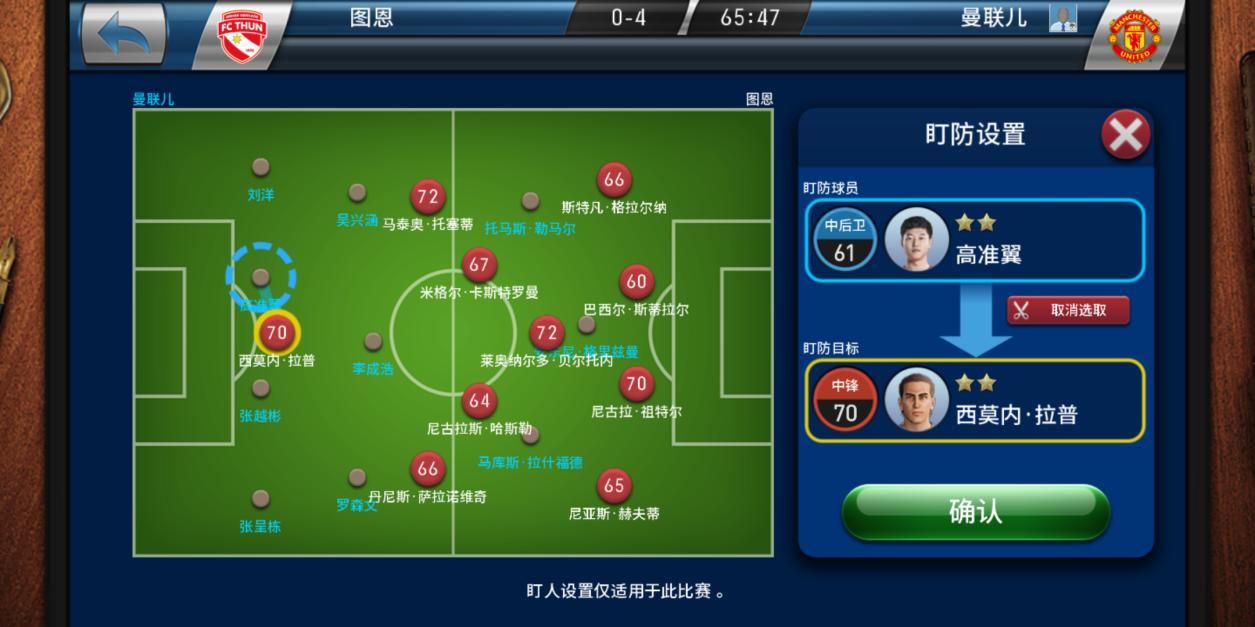
Task: Select own player 刘洋 on the pitch
Action: click(x=261, y=167)
